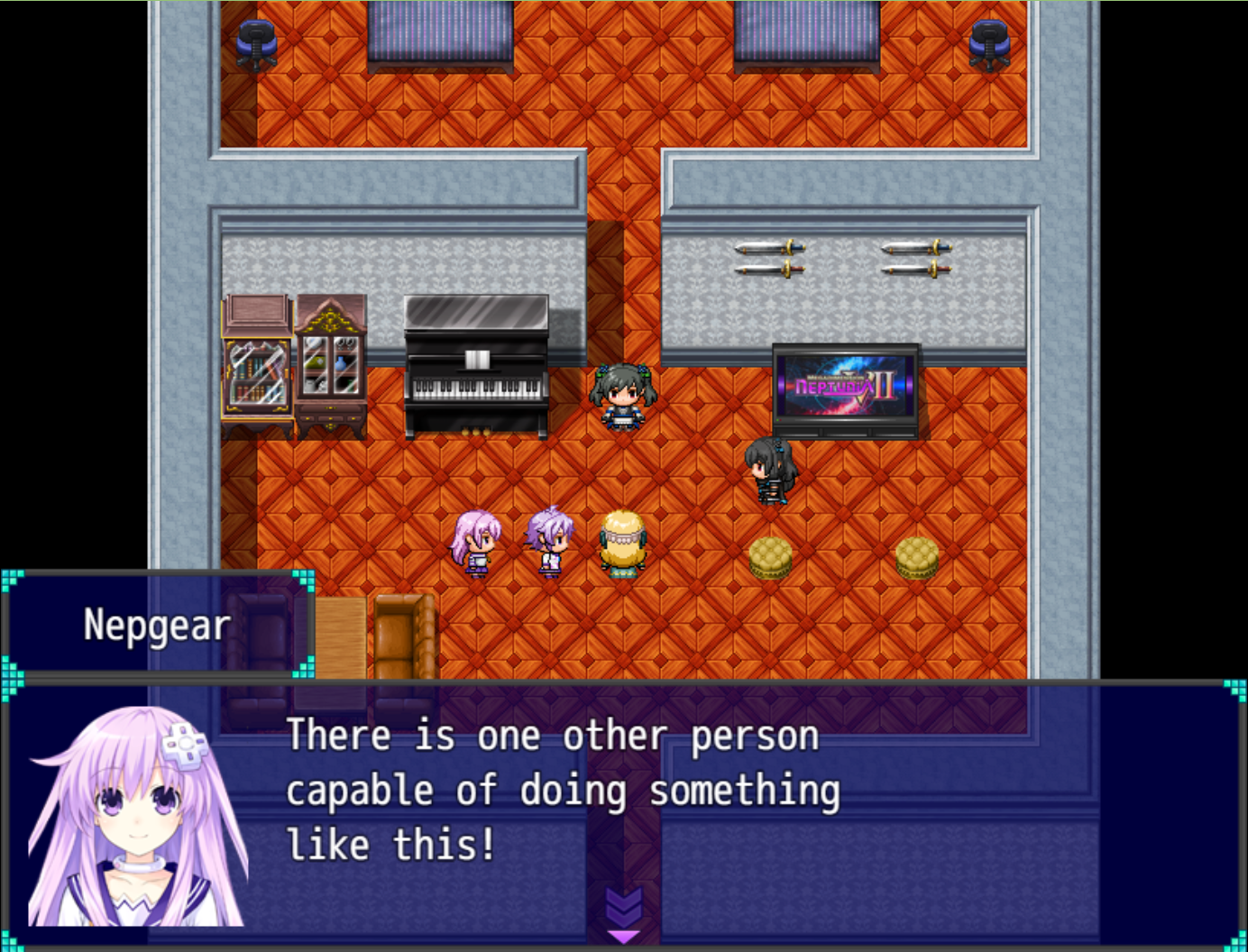This screenshot has width=1248, height=952.
Task: Click the crossed swords display on the left wall
Action: [767, 259]
